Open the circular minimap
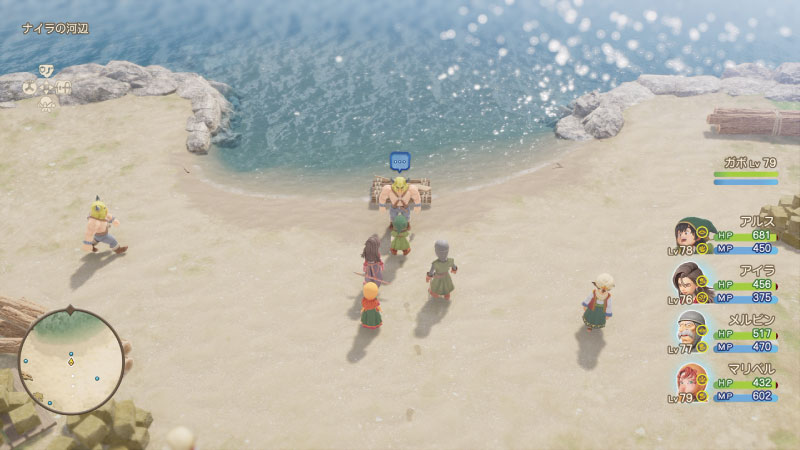The height and width of the screenshot is (450, 800). tap(70, 361)
